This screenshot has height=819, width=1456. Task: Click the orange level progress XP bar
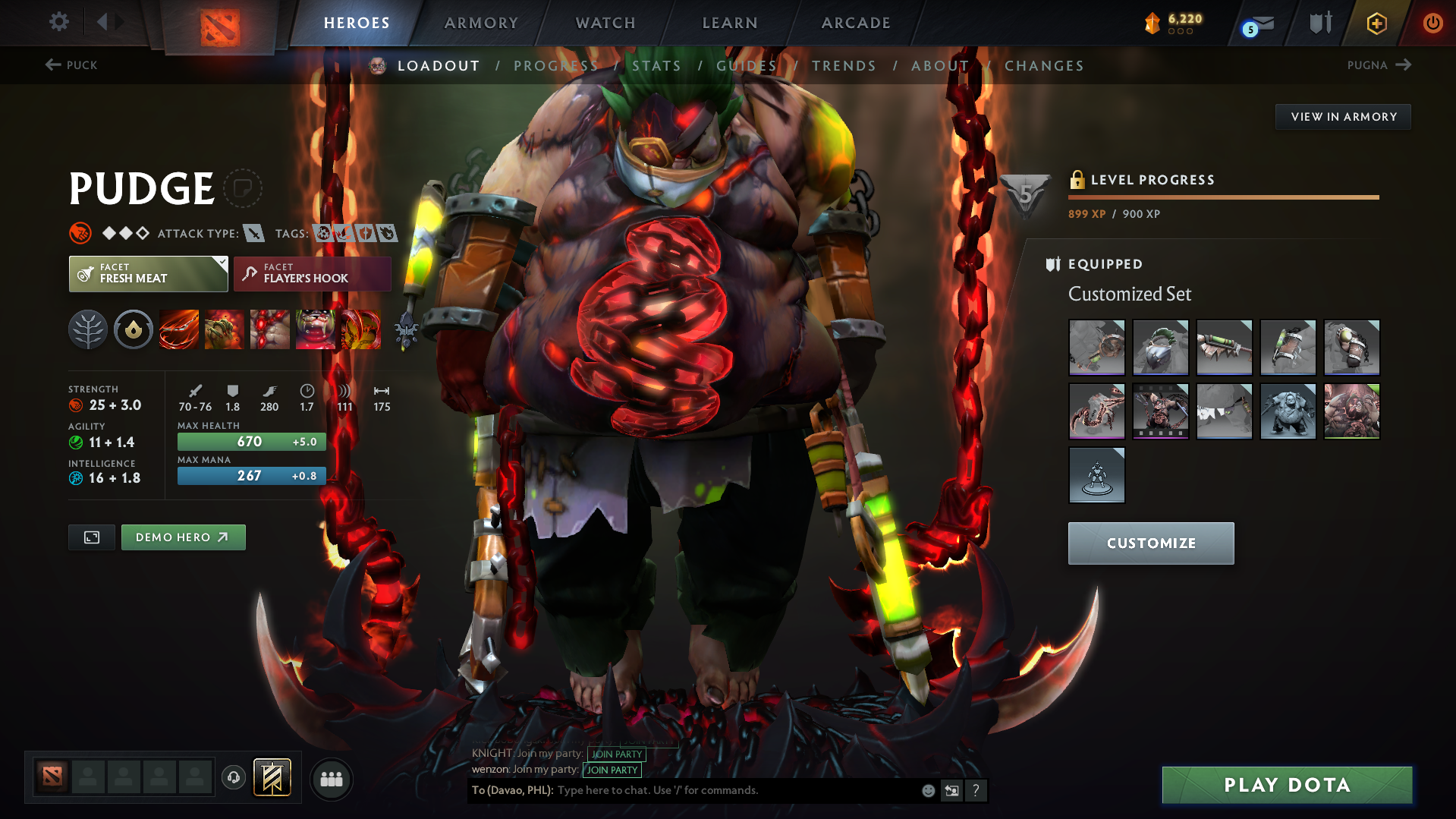click(1224, 197)
